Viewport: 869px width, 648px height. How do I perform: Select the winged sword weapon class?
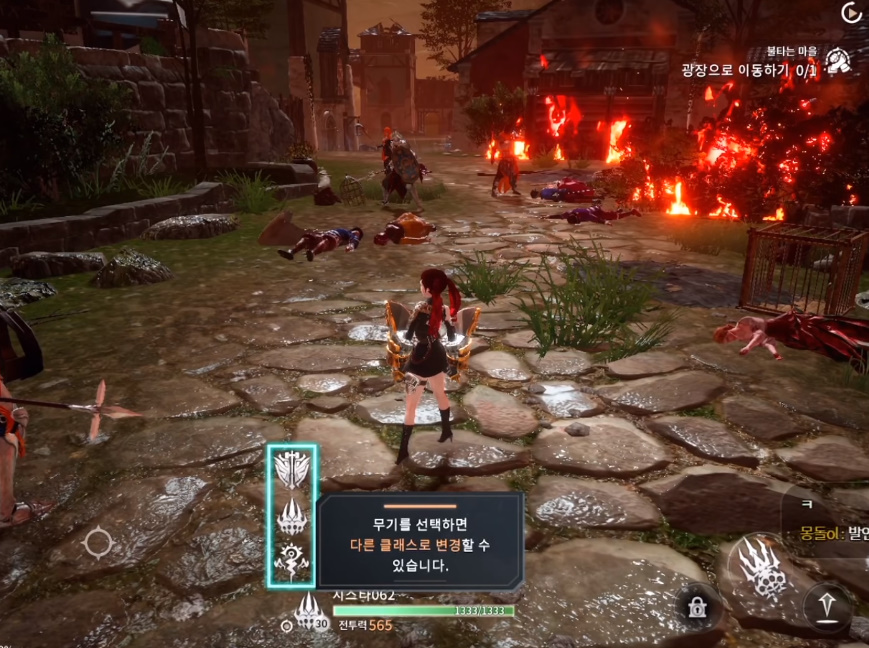coord(292,470)
